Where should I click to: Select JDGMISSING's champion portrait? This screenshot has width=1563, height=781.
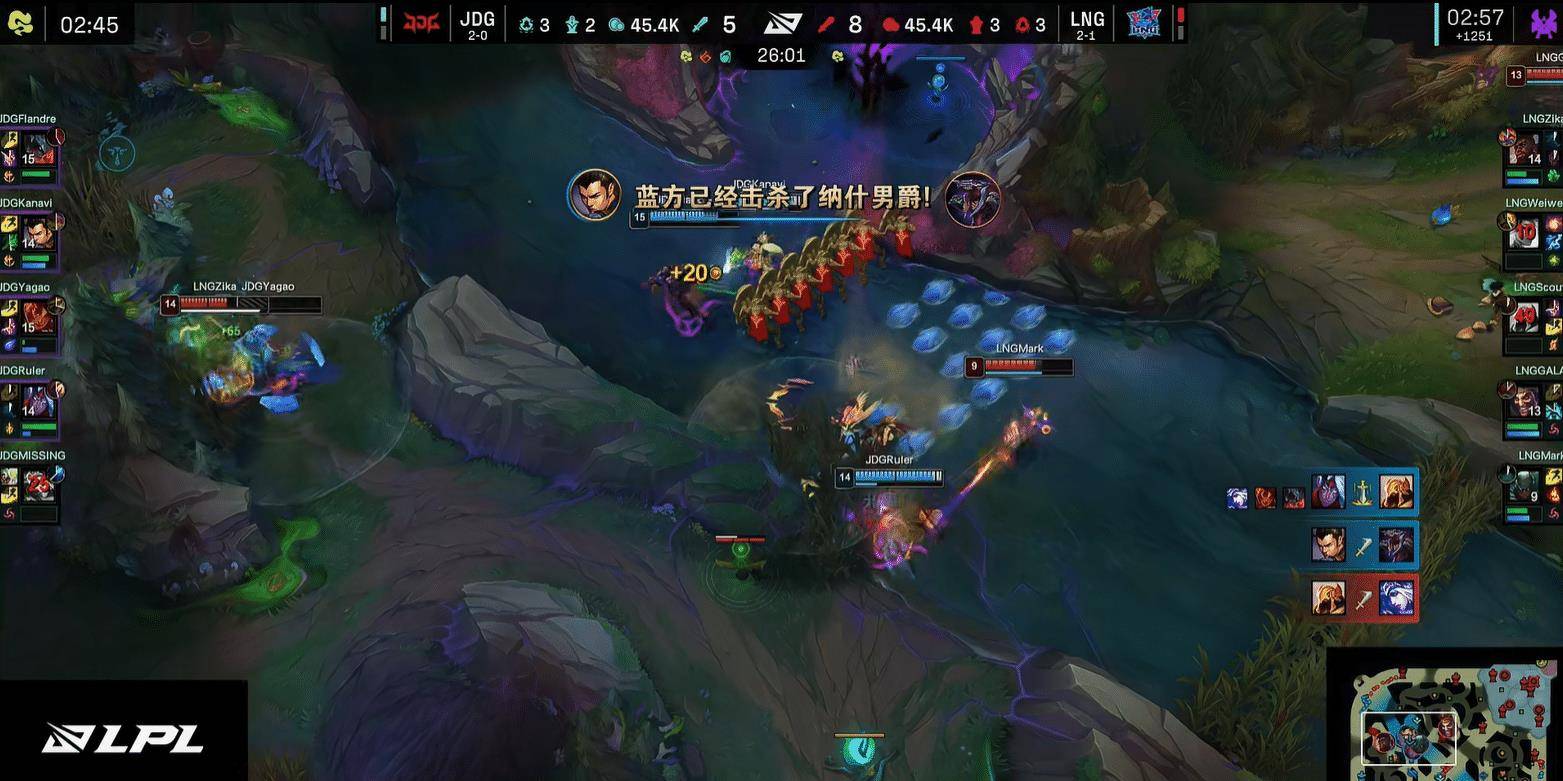[36, 487]
